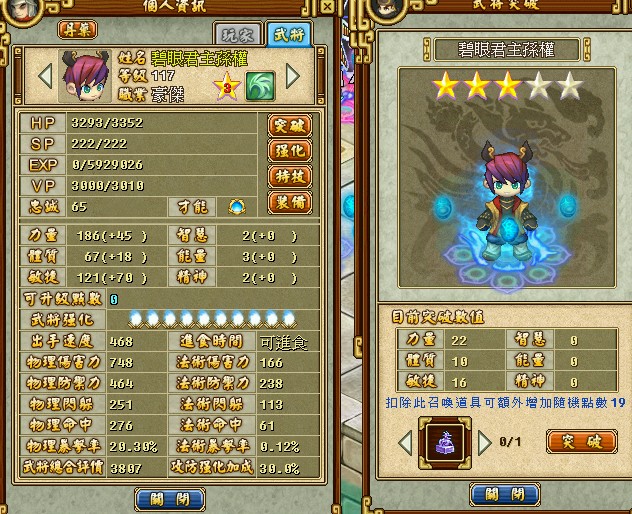The width and height of the screenshot is (632, 514).
Task: Open the 強化 enhancement screen
Action: [x=289, y=151]
